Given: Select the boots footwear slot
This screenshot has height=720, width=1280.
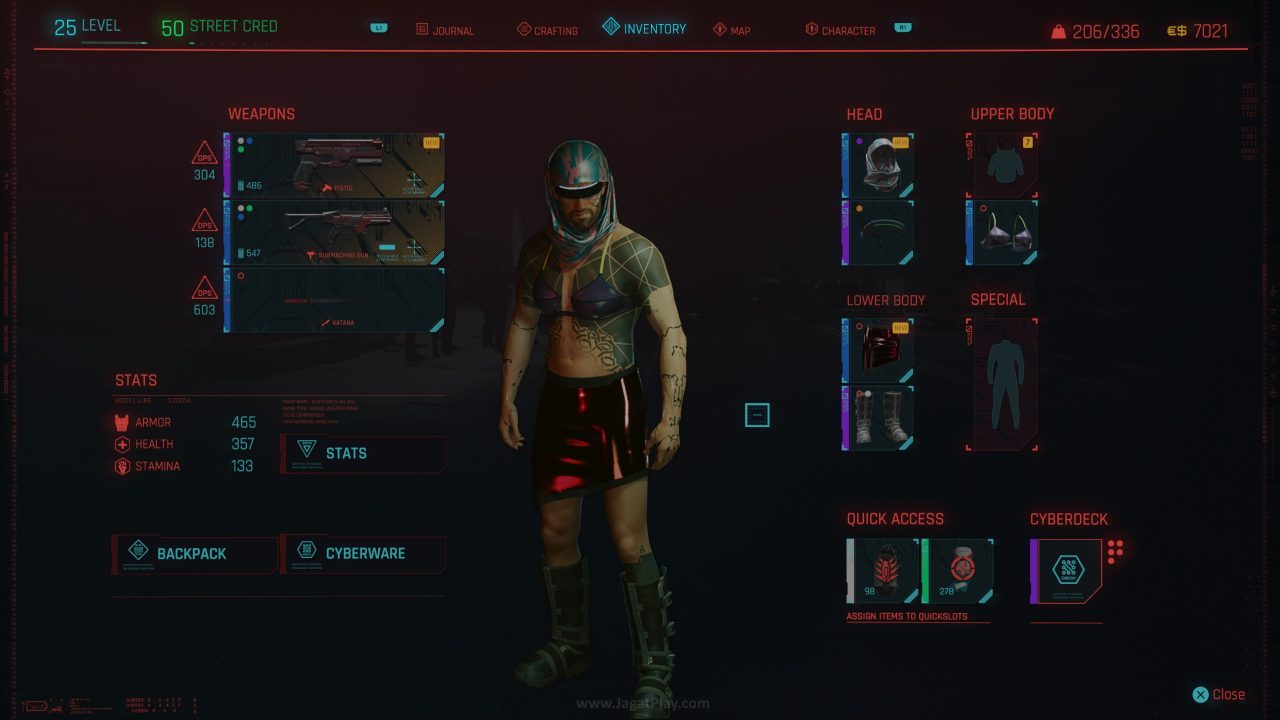Looking at the screenshot, I should 878,417.
